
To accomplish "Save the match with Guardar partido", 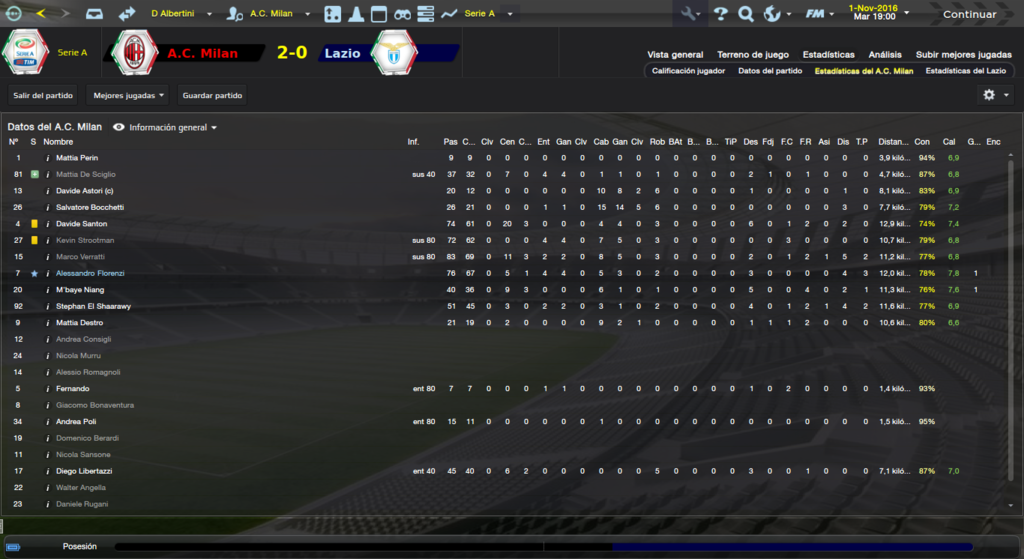I will 212,95.
